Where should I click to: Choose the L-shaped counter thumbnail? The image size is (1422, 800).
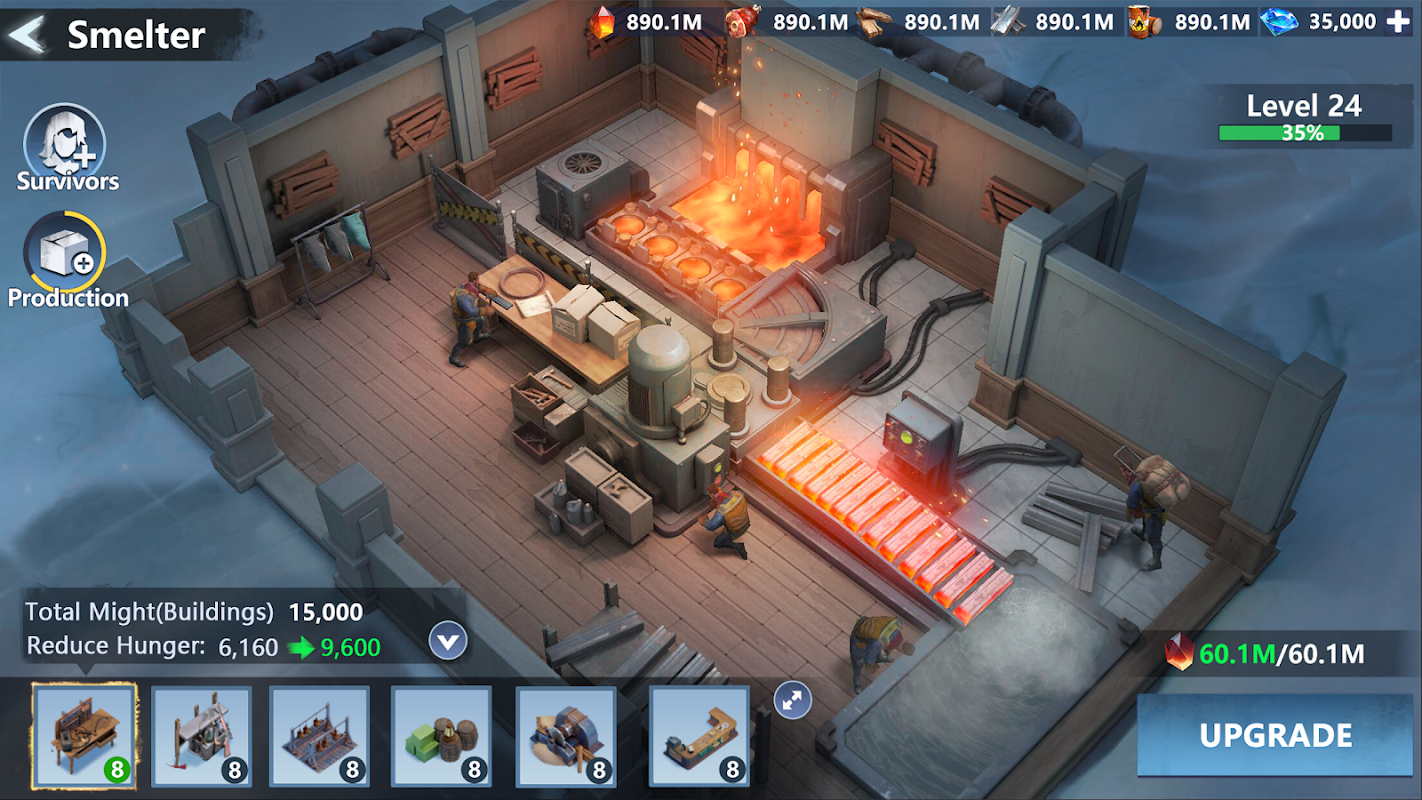[x=699, y=736]
